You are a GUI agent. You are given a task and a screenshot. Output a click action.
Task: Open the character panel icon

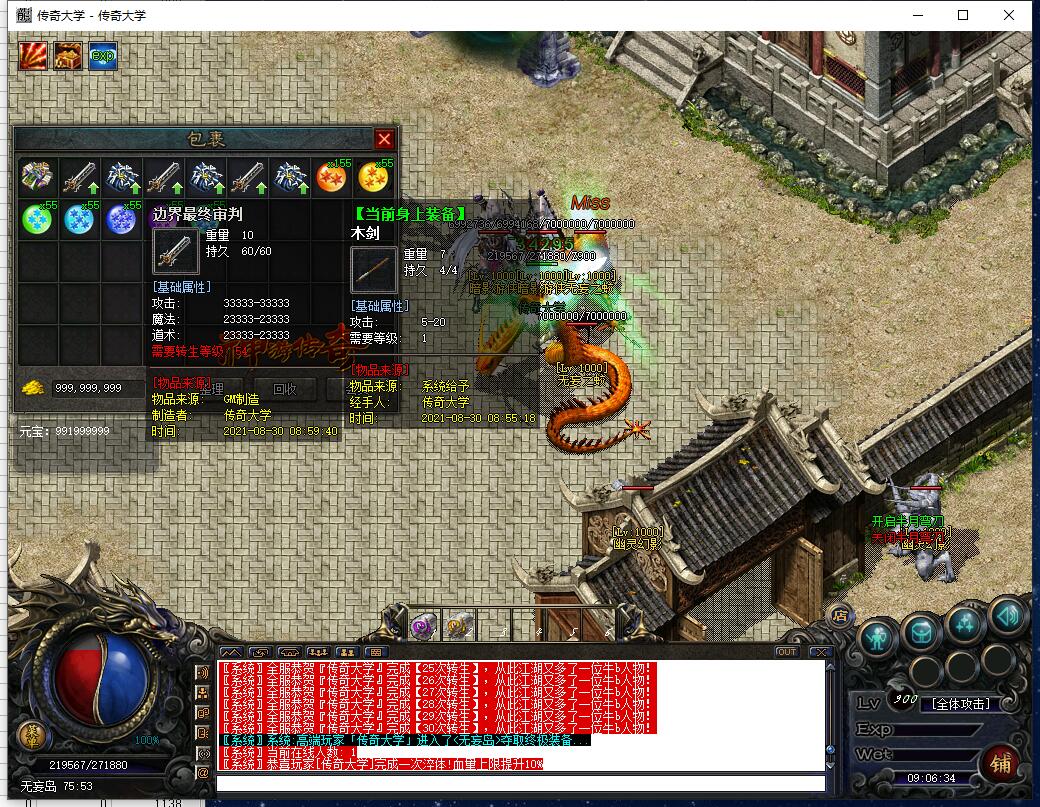pos(877,636)
